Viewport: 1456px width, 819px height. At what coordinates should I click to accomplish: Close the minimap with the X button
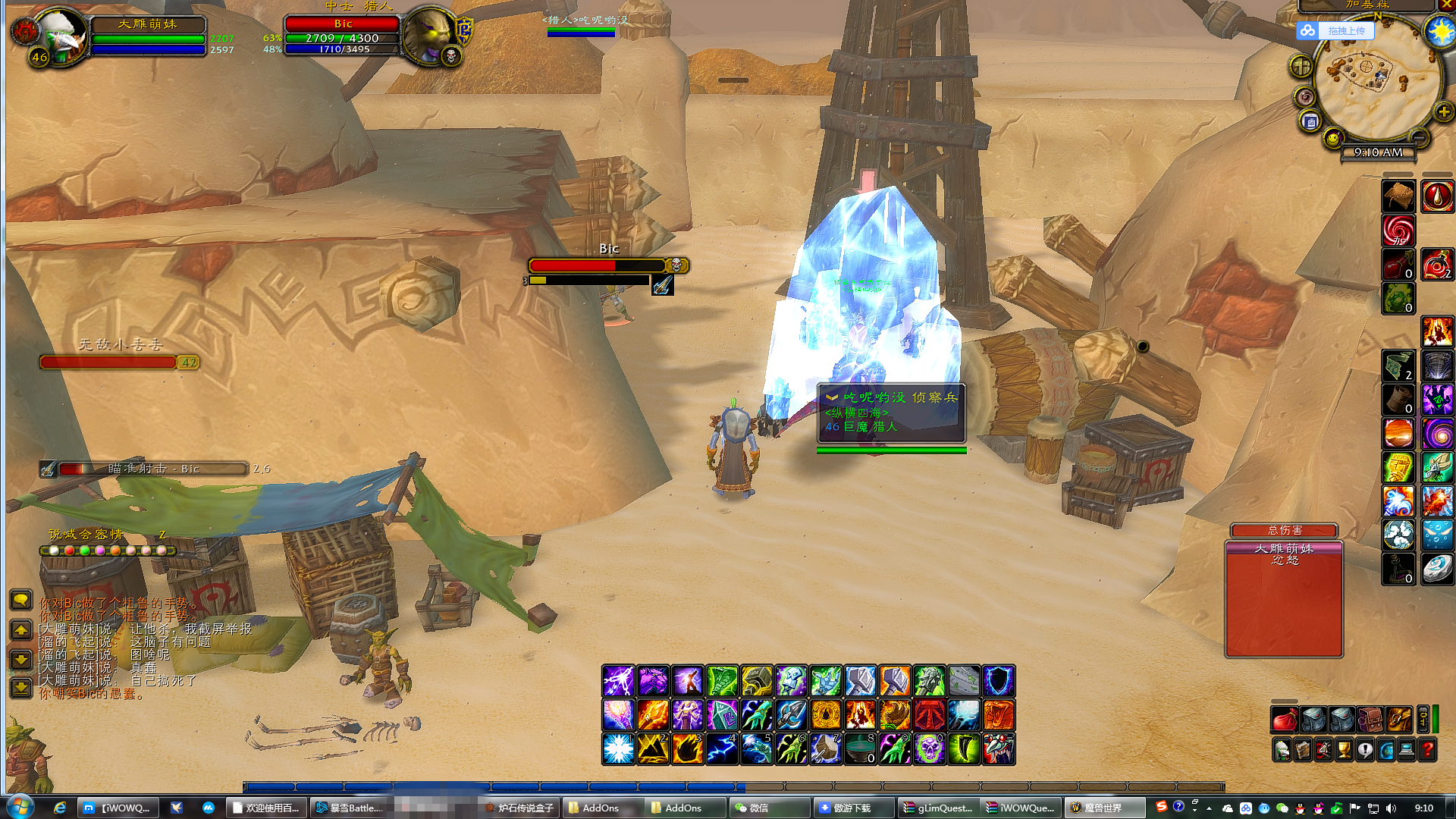1447,5
